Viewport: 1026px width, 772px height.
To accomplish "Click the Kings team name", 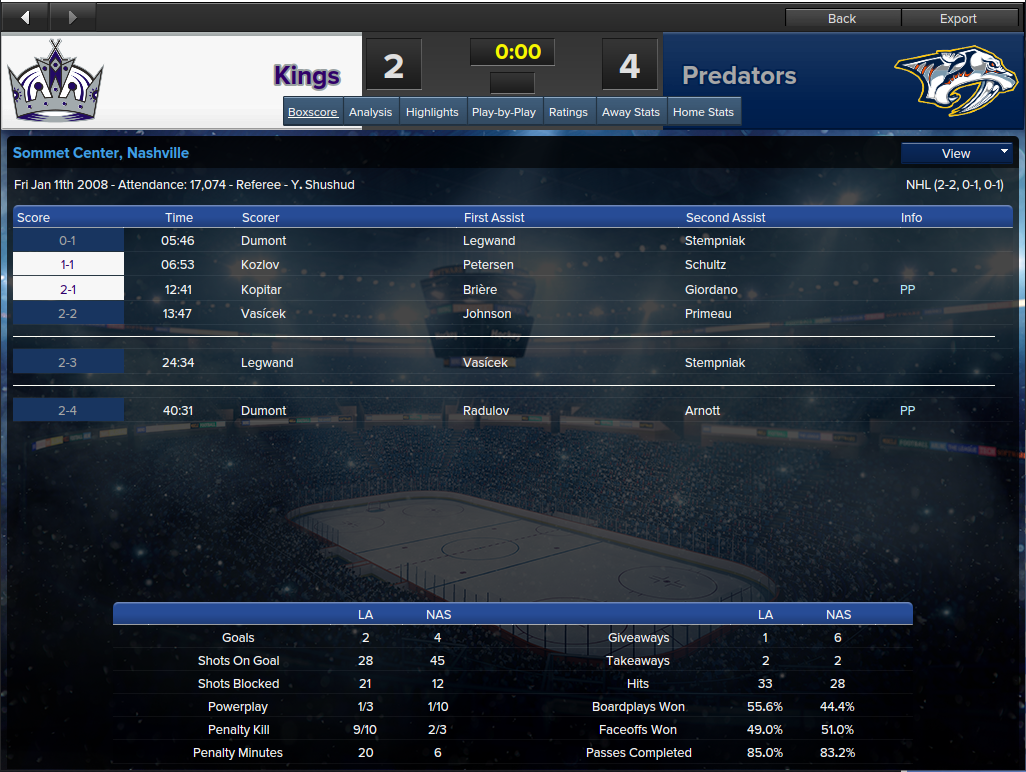I will point(307,76).
